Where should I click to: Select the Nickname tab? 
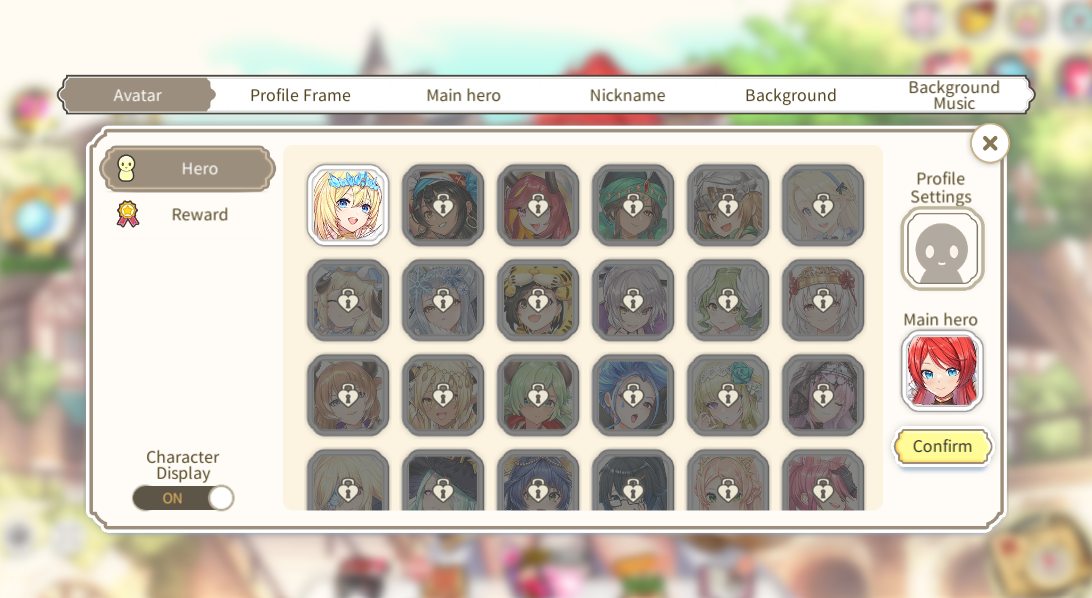tap(627, 95)
